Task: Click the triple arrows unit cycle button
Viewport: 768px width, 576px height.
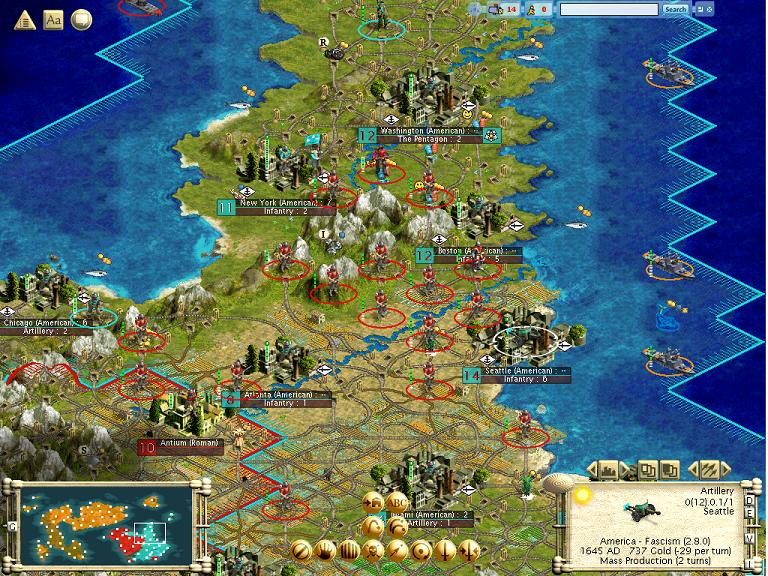Action: tap(708, 468)
